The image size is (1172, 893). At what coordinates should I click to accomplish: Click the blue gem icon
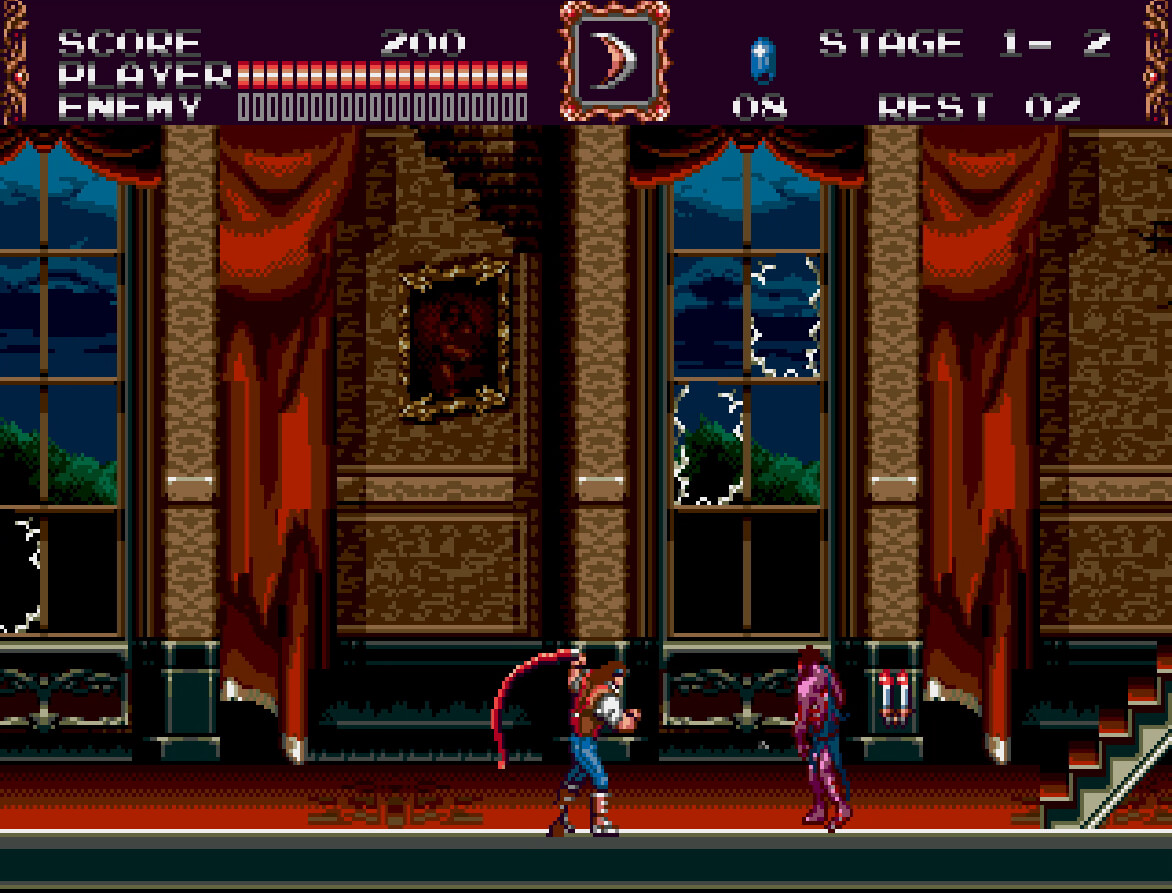point(762,59)
